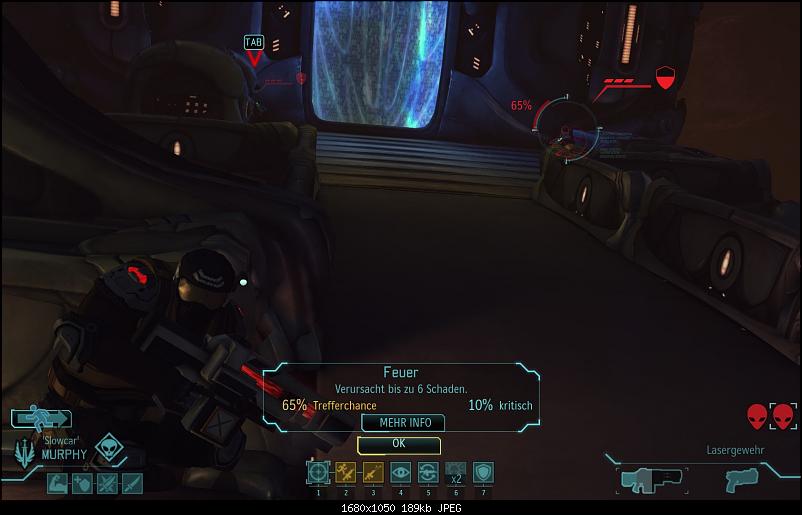Viewport: 802px width, 515px height.
Task: Click the bracketed red alien head
Action: click(782, 416)
